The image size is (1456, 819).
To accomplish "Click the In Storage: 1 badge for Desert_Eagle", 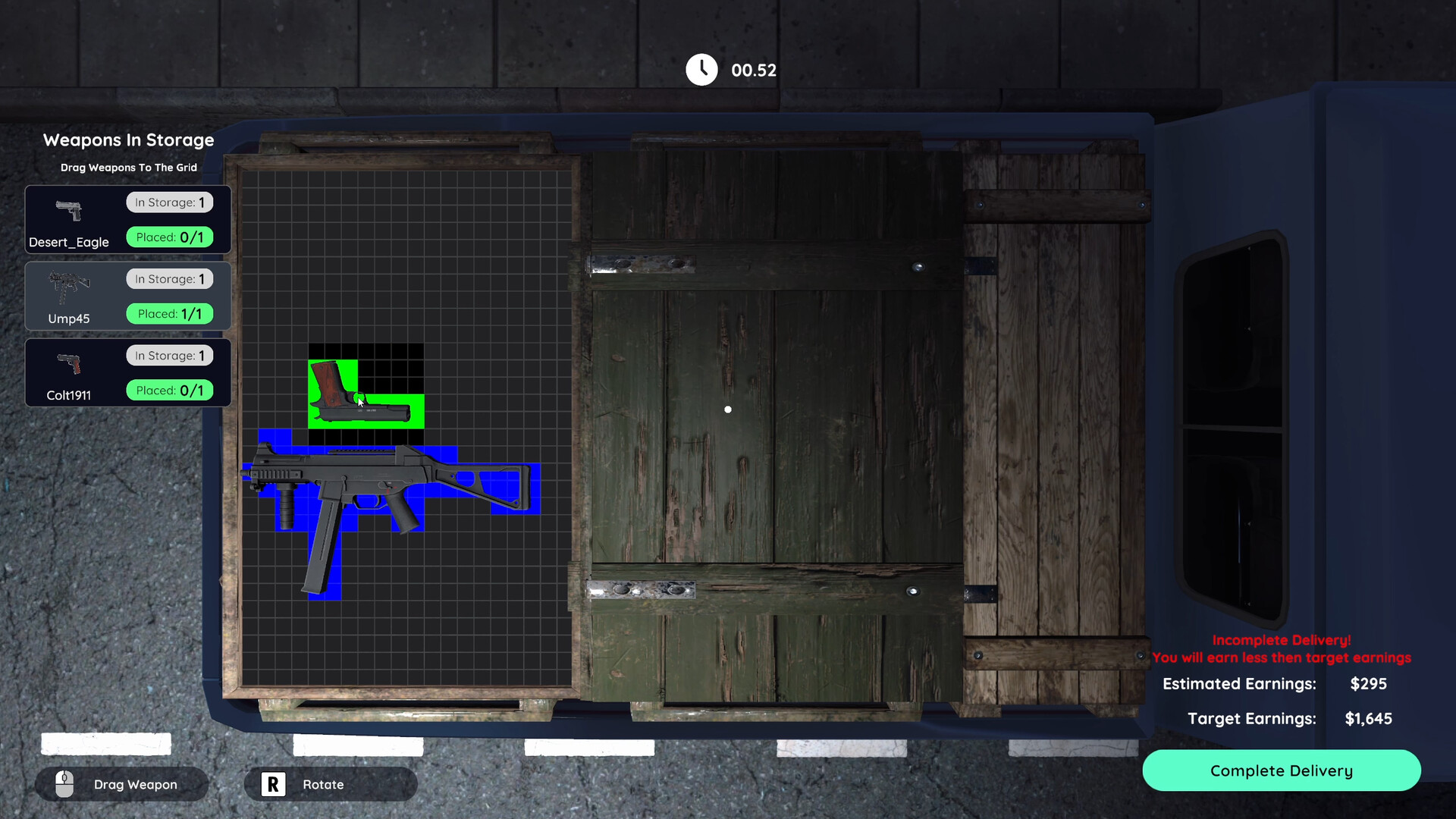I will [169, 202].
